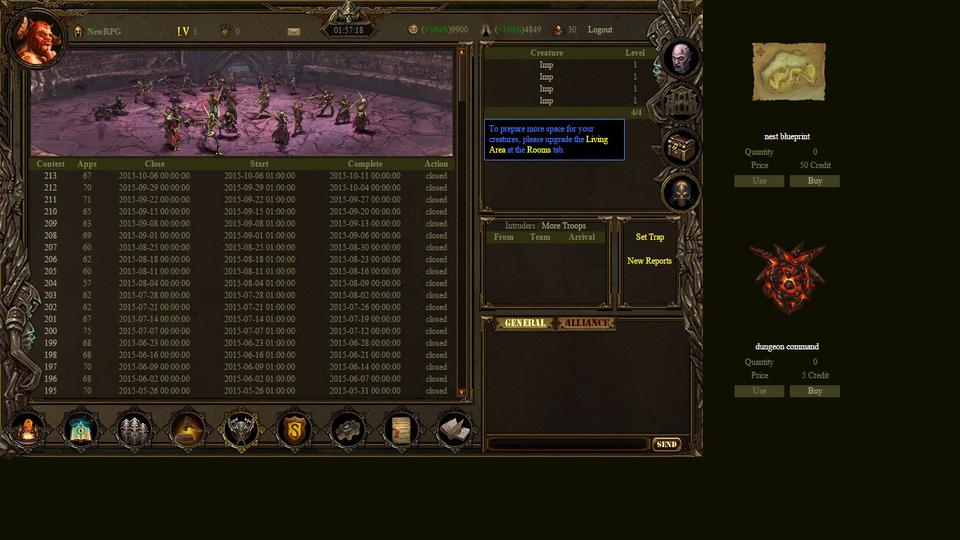Select the skull mask icon
The image size is (960, 540).
point(681,192)
